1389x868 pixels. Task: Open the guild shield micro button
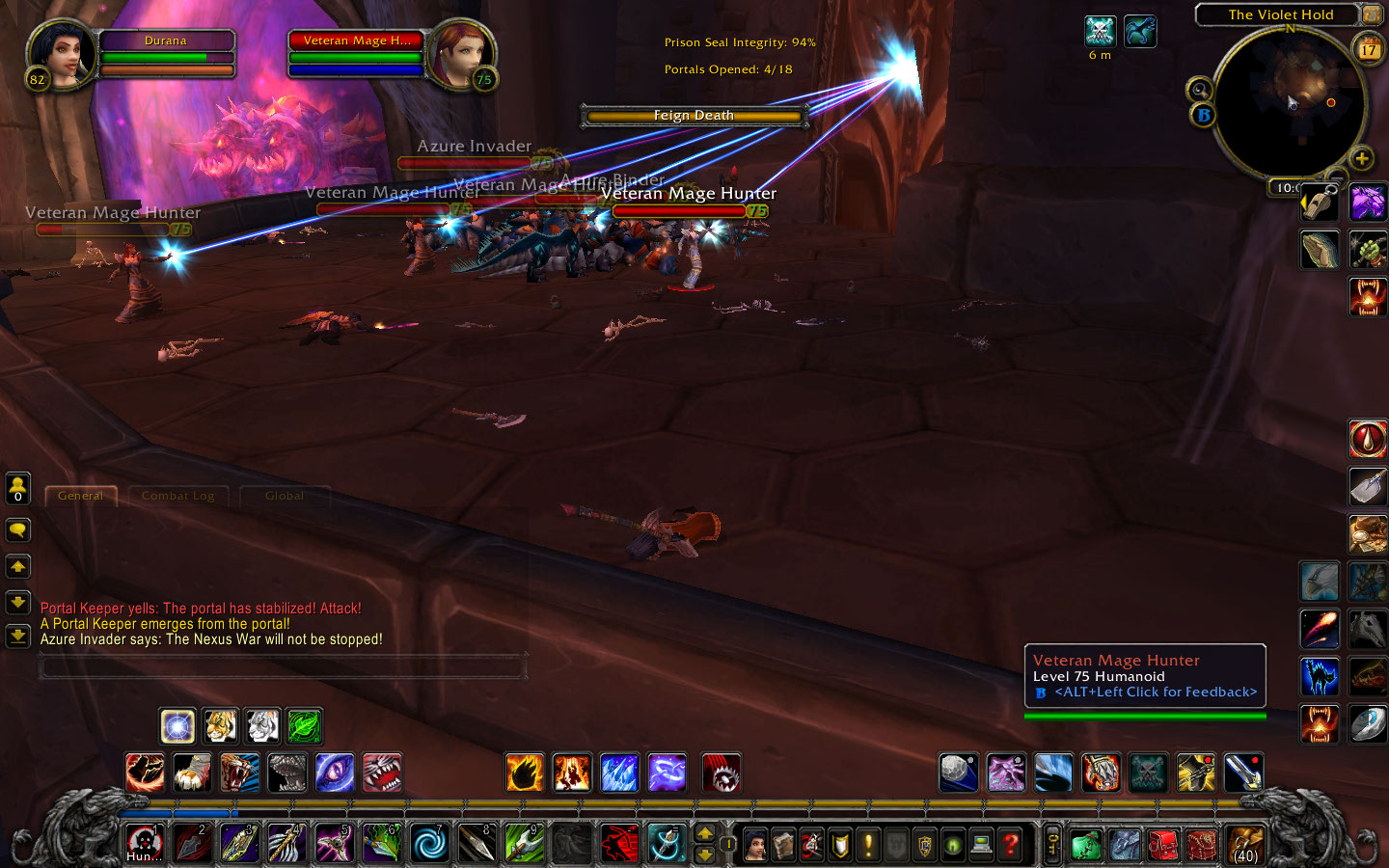926,844
